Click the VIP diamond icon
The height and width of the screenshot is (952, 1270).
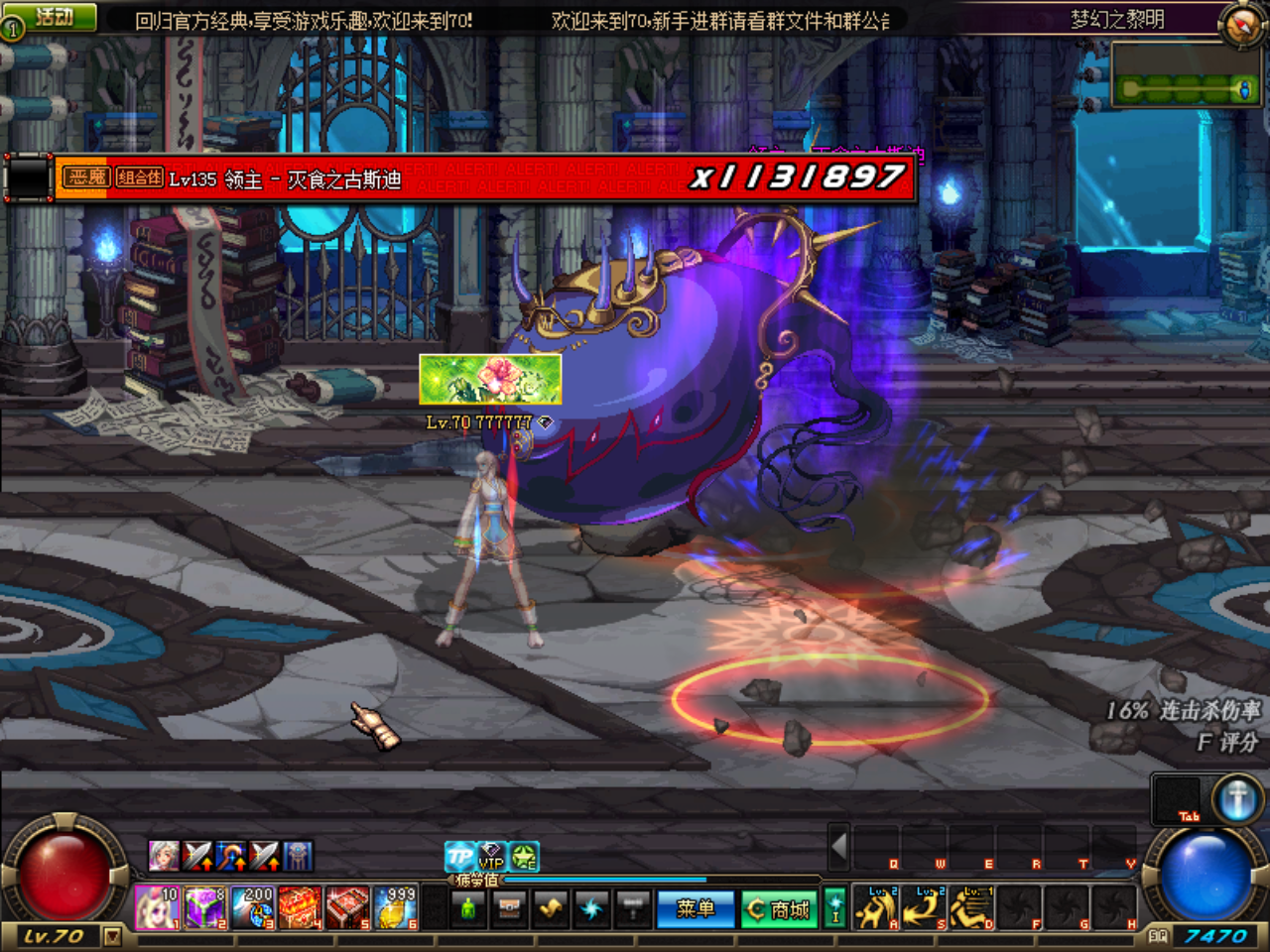click(x=490, y=859)
